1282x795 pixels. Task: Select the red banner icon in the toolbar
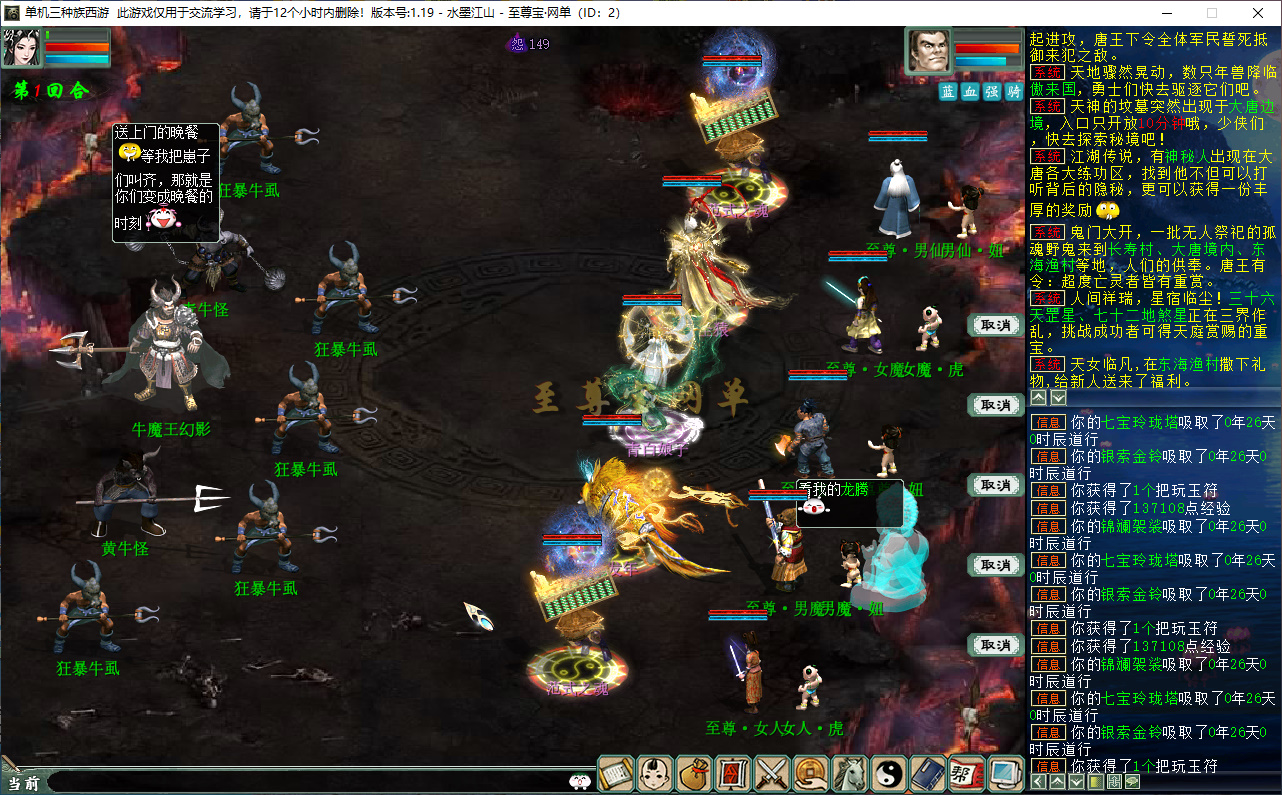733,773
